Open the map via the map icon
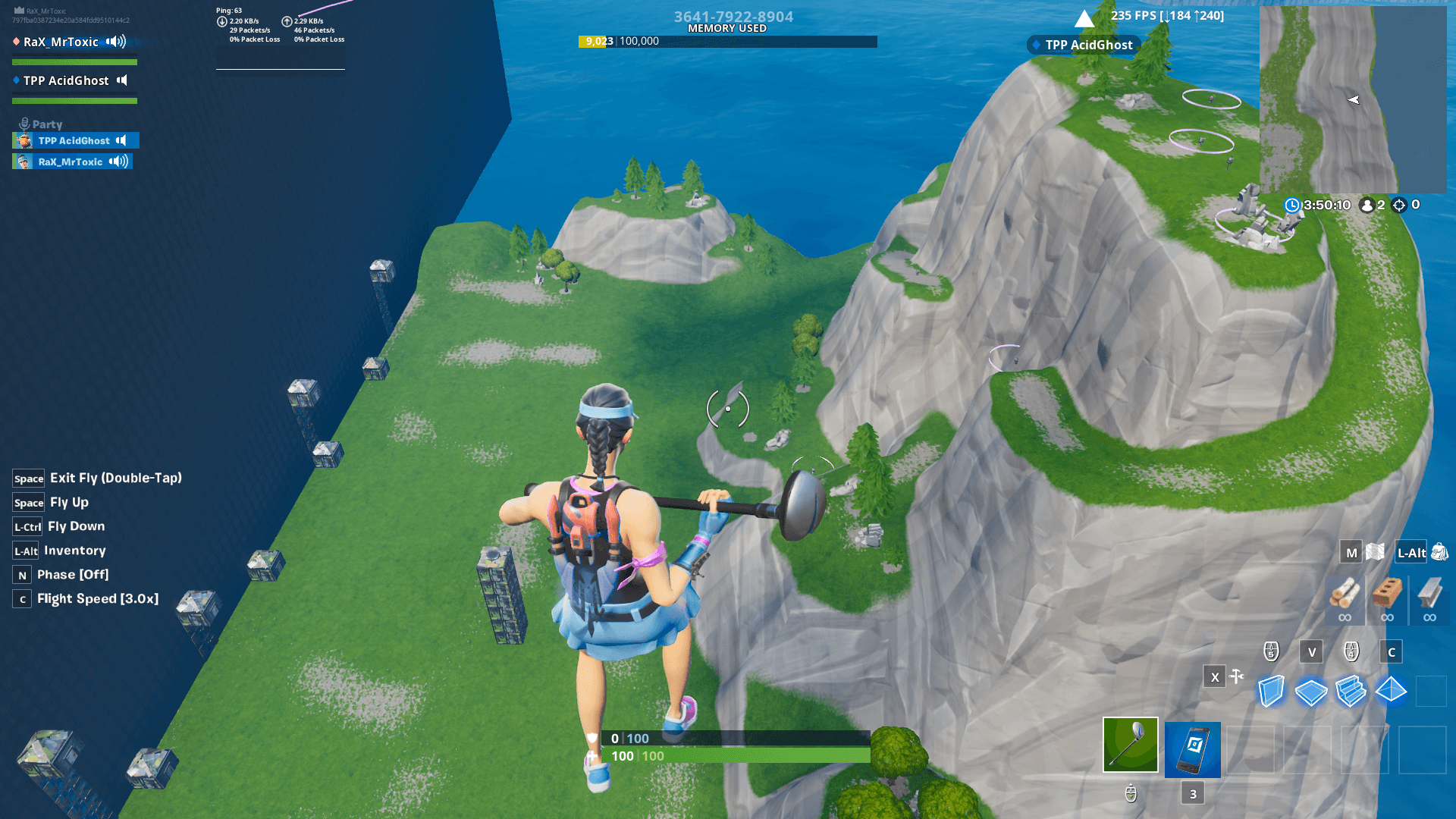The image size is (1456, 819). pos(1374,551)
